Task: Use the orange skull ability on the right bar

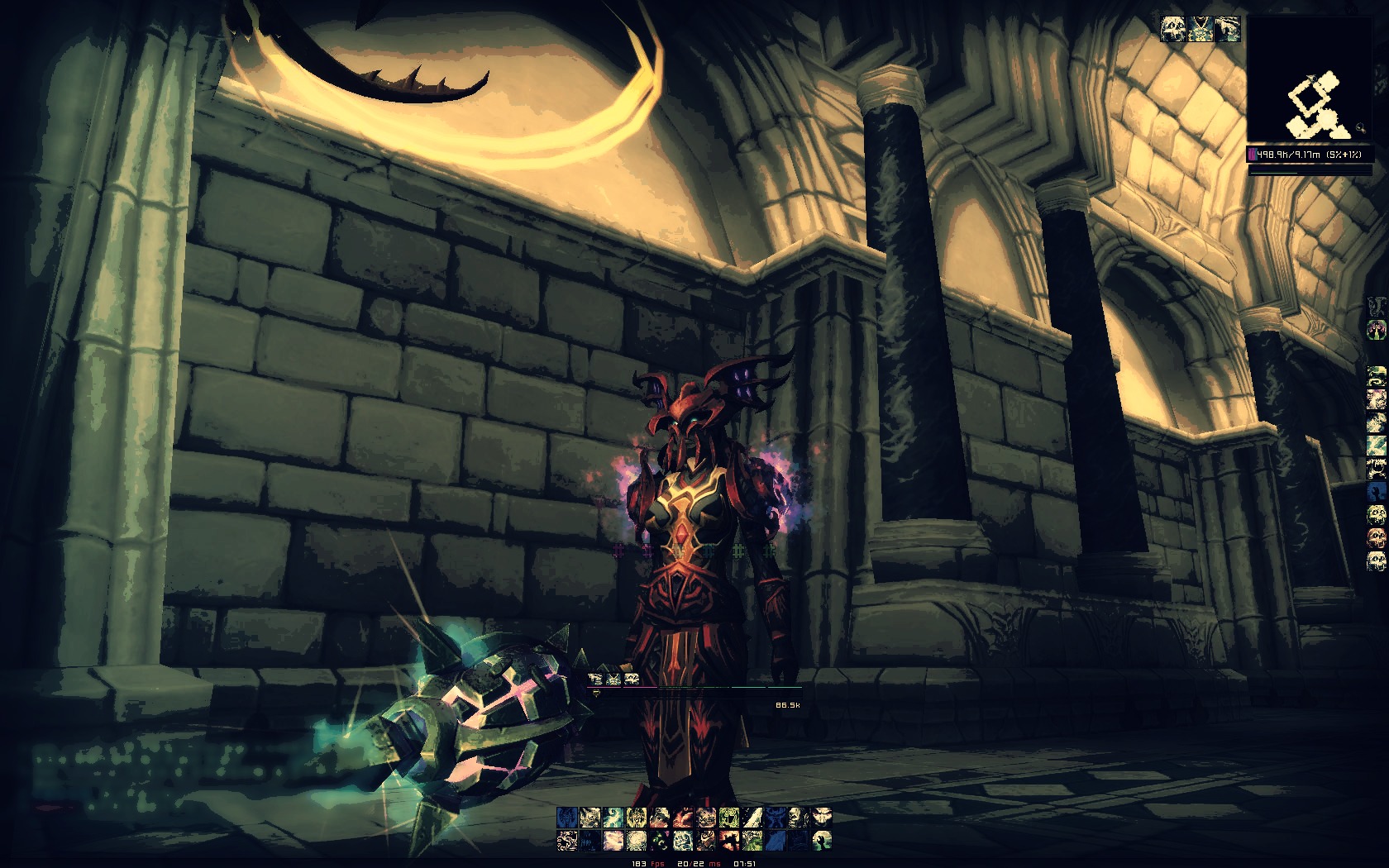Action: 1377,538
